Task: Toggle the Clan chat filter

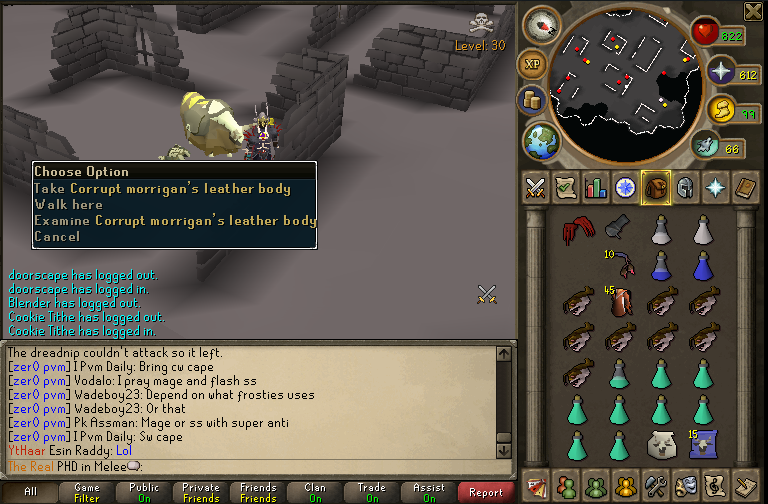Action: tap(315, 492)
